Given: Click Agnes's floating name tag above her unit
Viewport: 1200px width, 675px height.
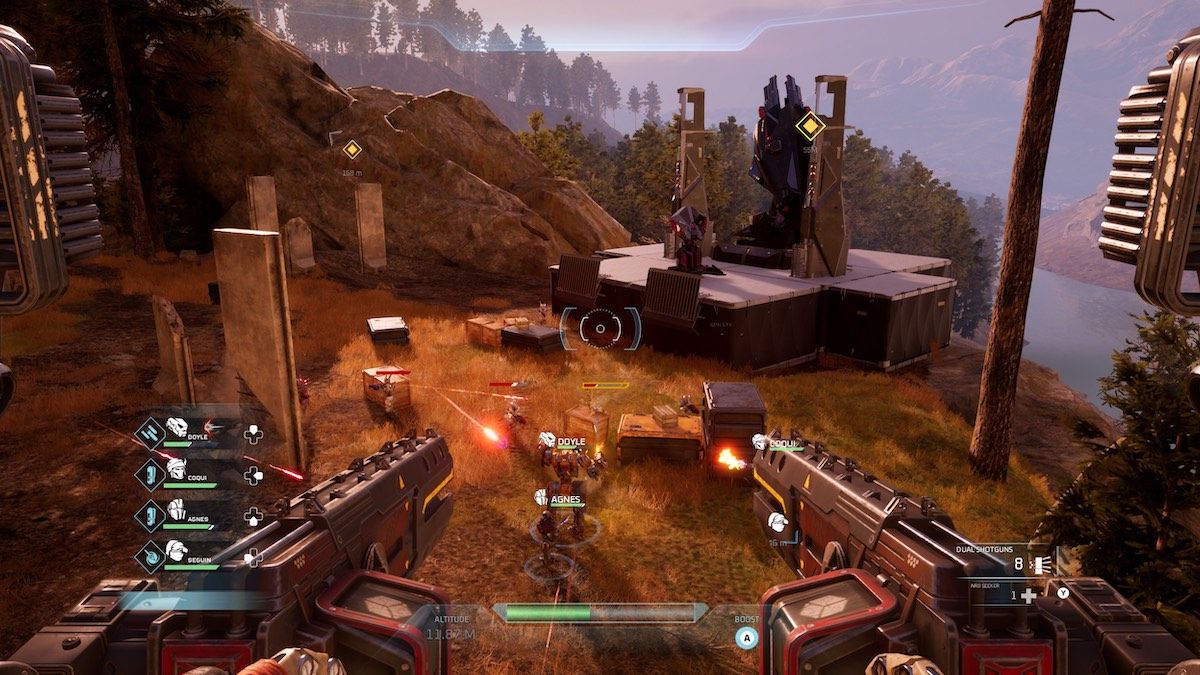Looking at the screenshot, I should 561,496.
